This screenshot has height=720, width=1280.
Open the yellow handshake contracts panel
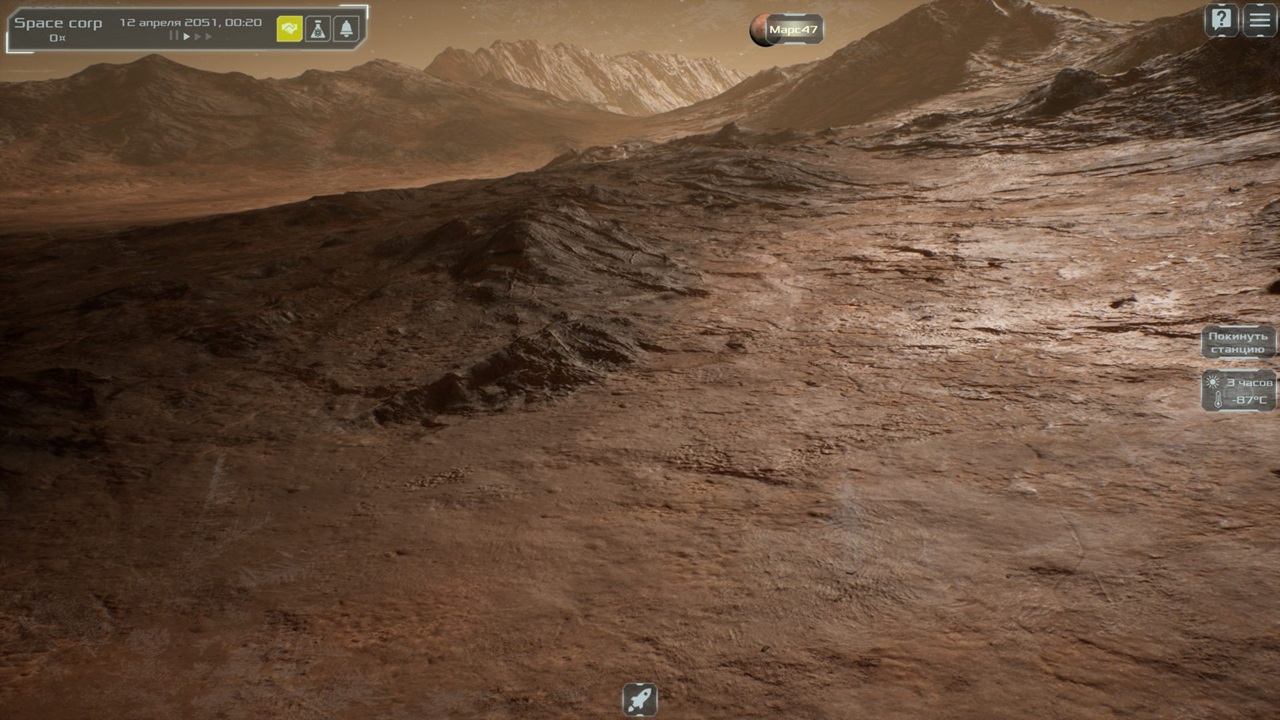289,29
